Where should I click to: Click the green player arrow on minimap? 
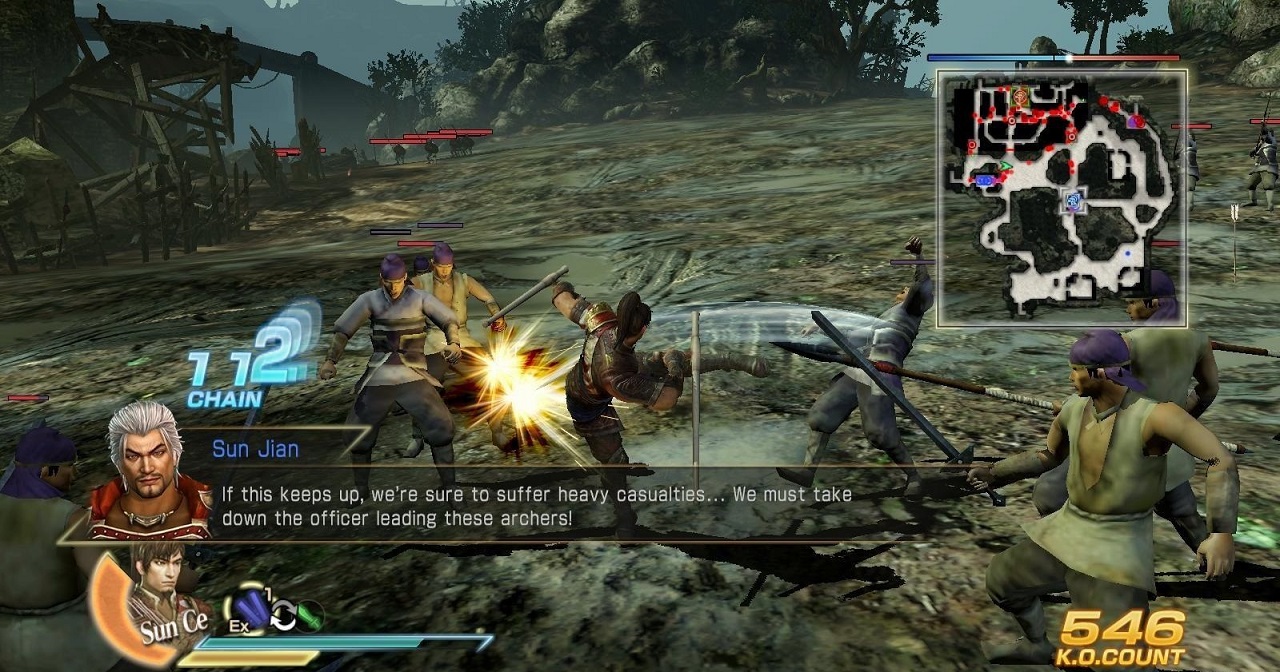(1006, 165)
